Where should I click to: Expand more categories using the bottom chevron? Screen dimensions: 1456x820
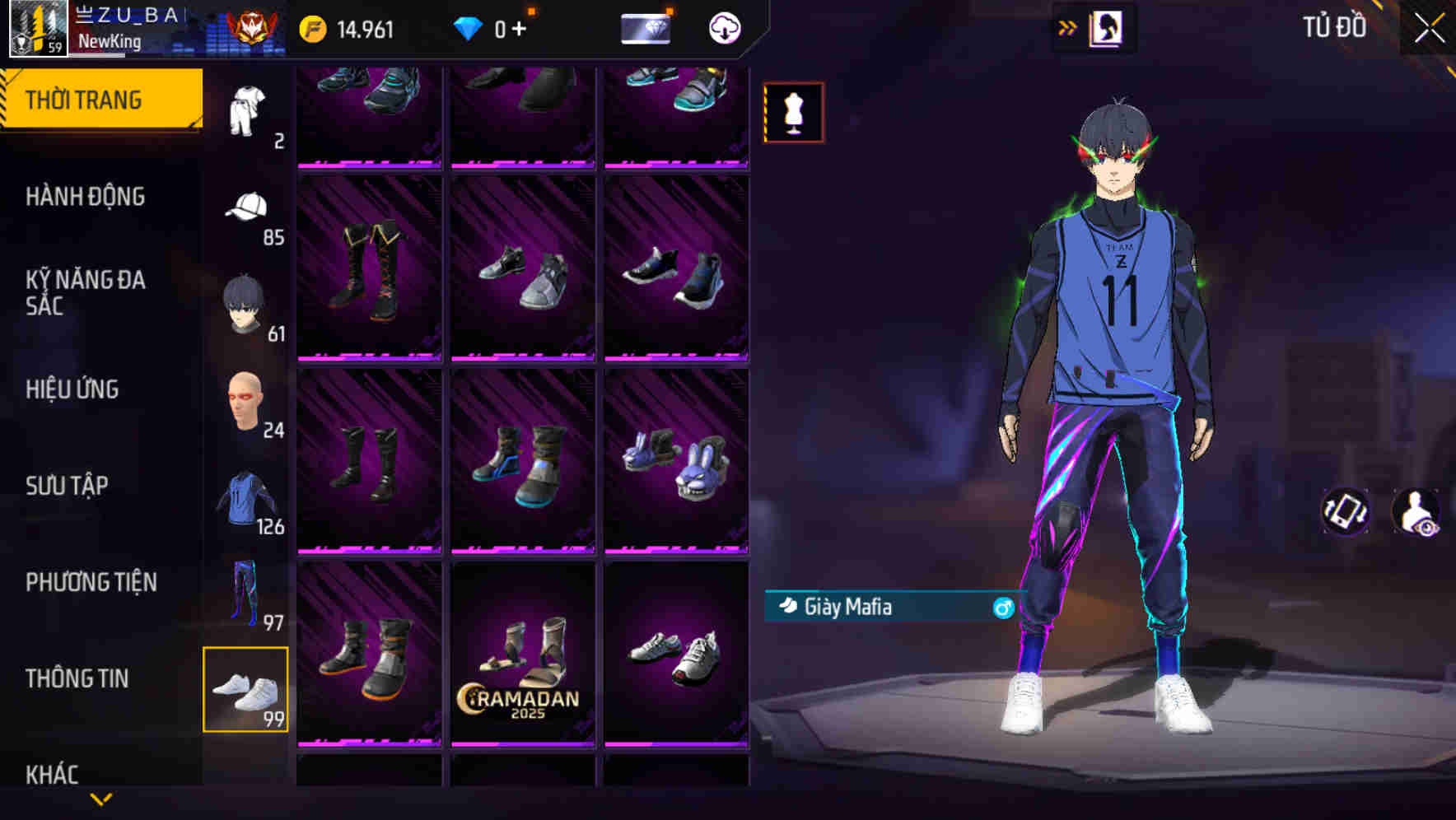point(101,798)
